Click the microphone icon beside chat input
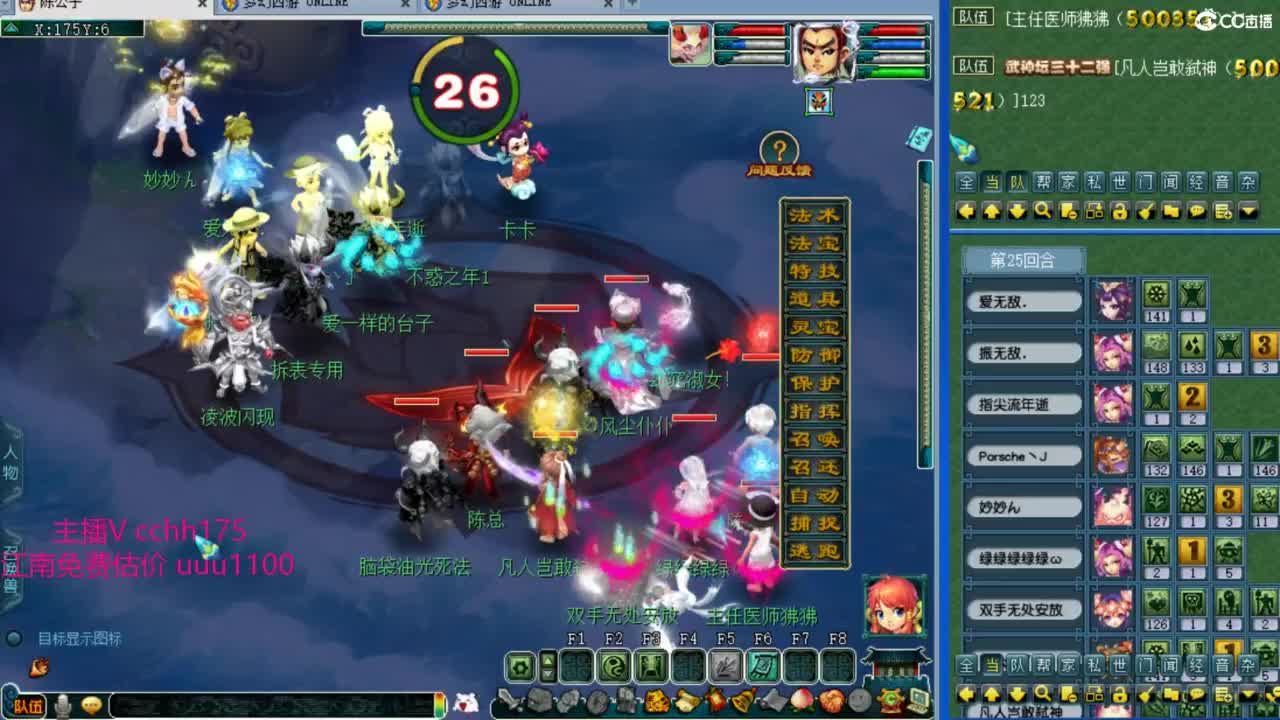Screen dimensions: 1280x720 tap(62, 706)
